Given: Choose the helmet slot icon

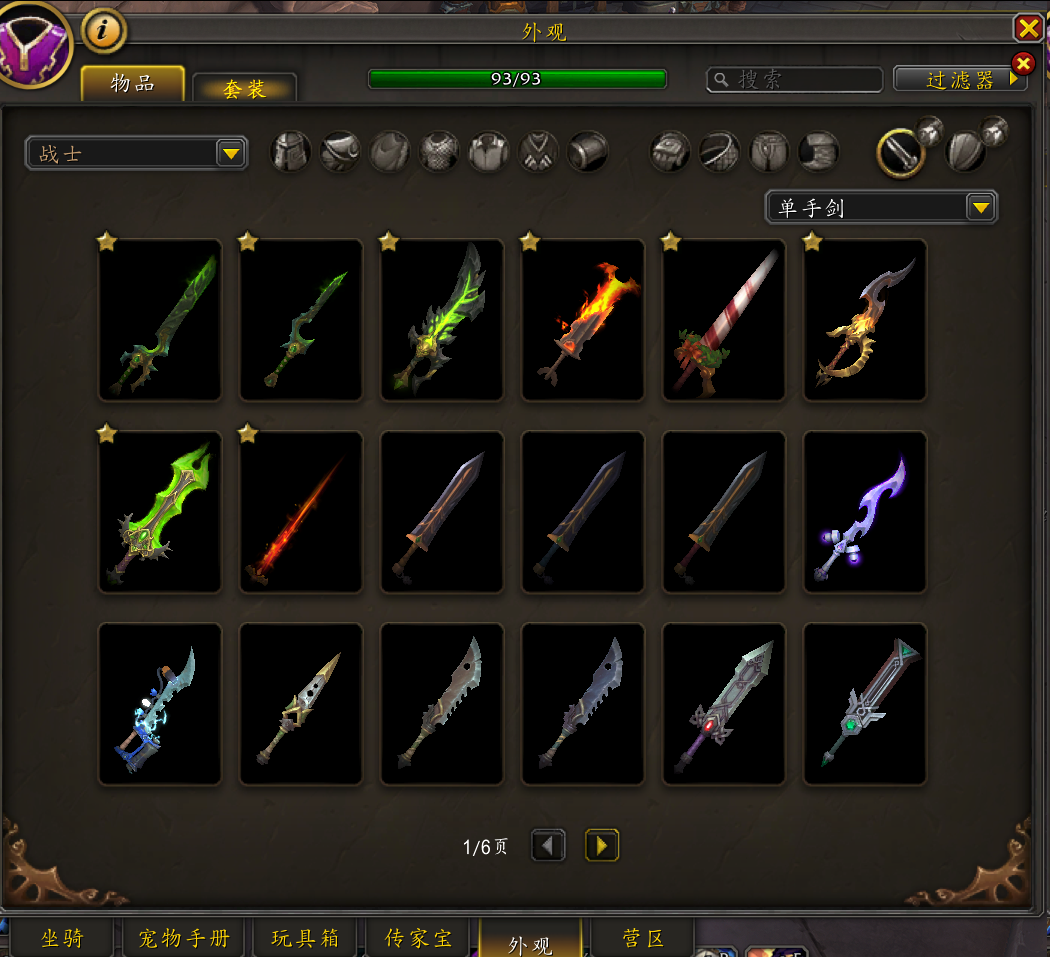Looking at the screenshot, I should coord(291,152).
